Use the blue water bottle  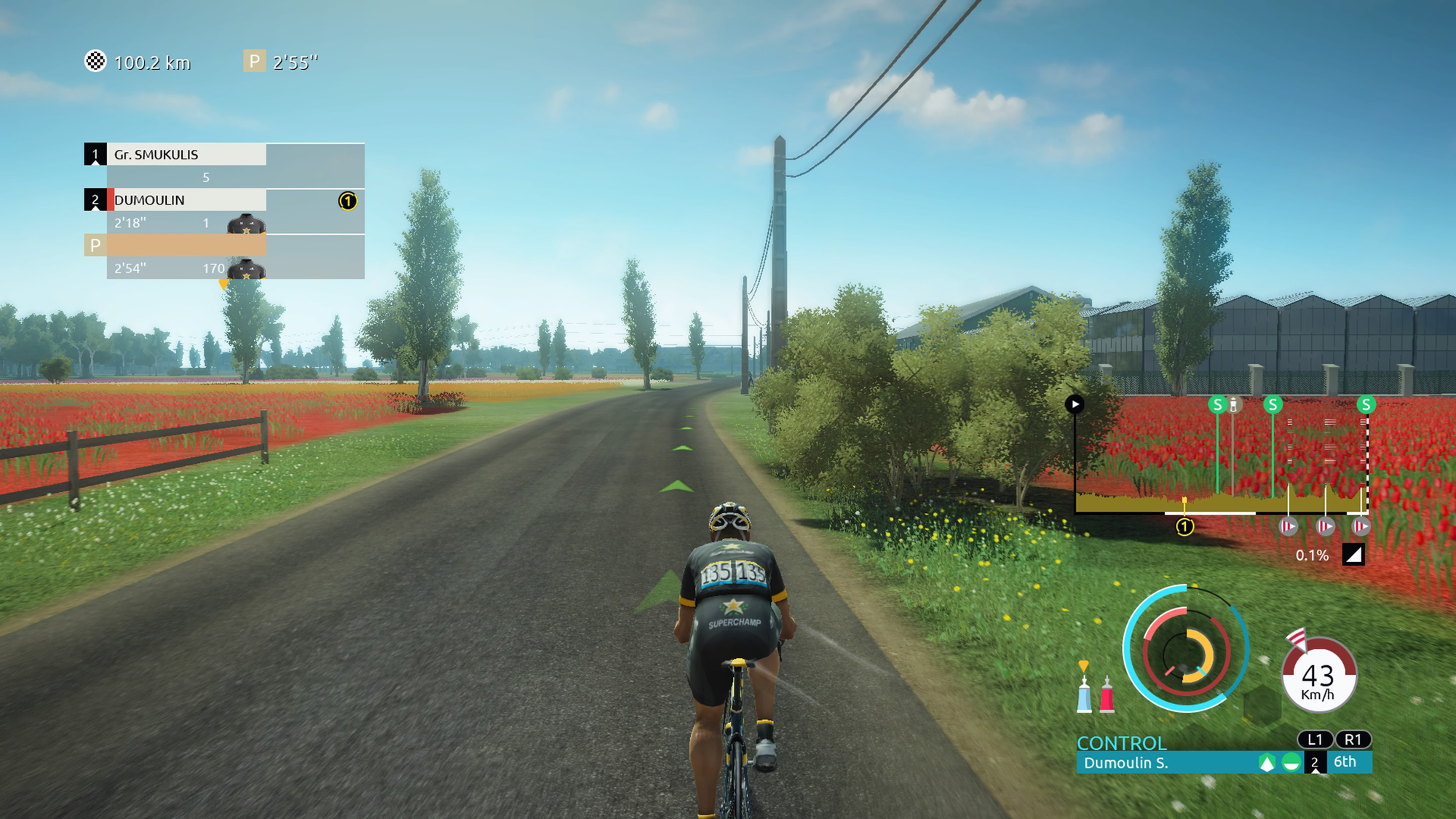tap(1084, 695)
